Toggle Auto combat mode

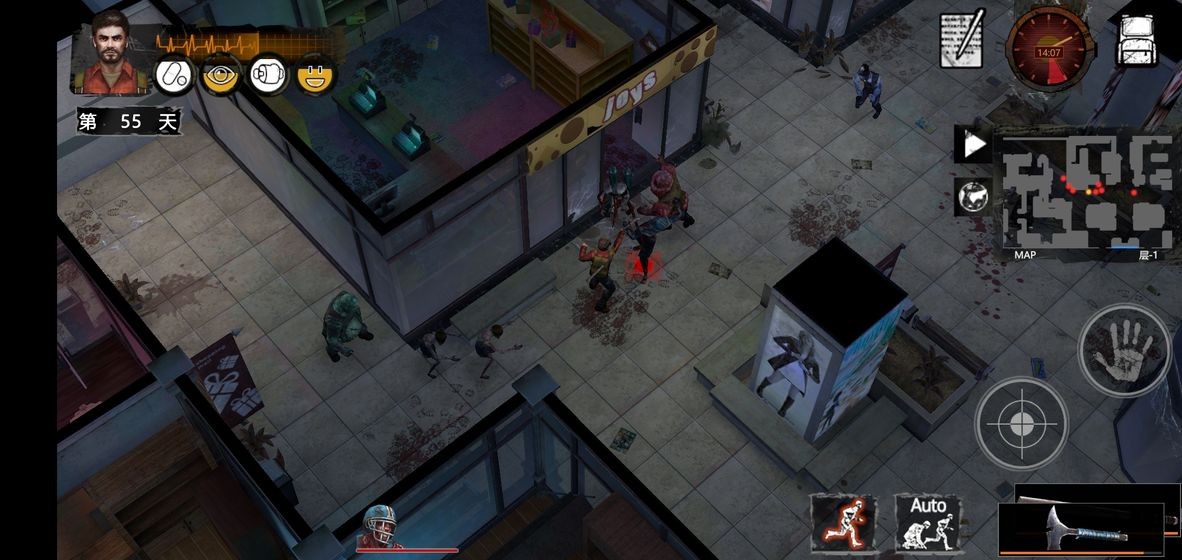(927, 522)
